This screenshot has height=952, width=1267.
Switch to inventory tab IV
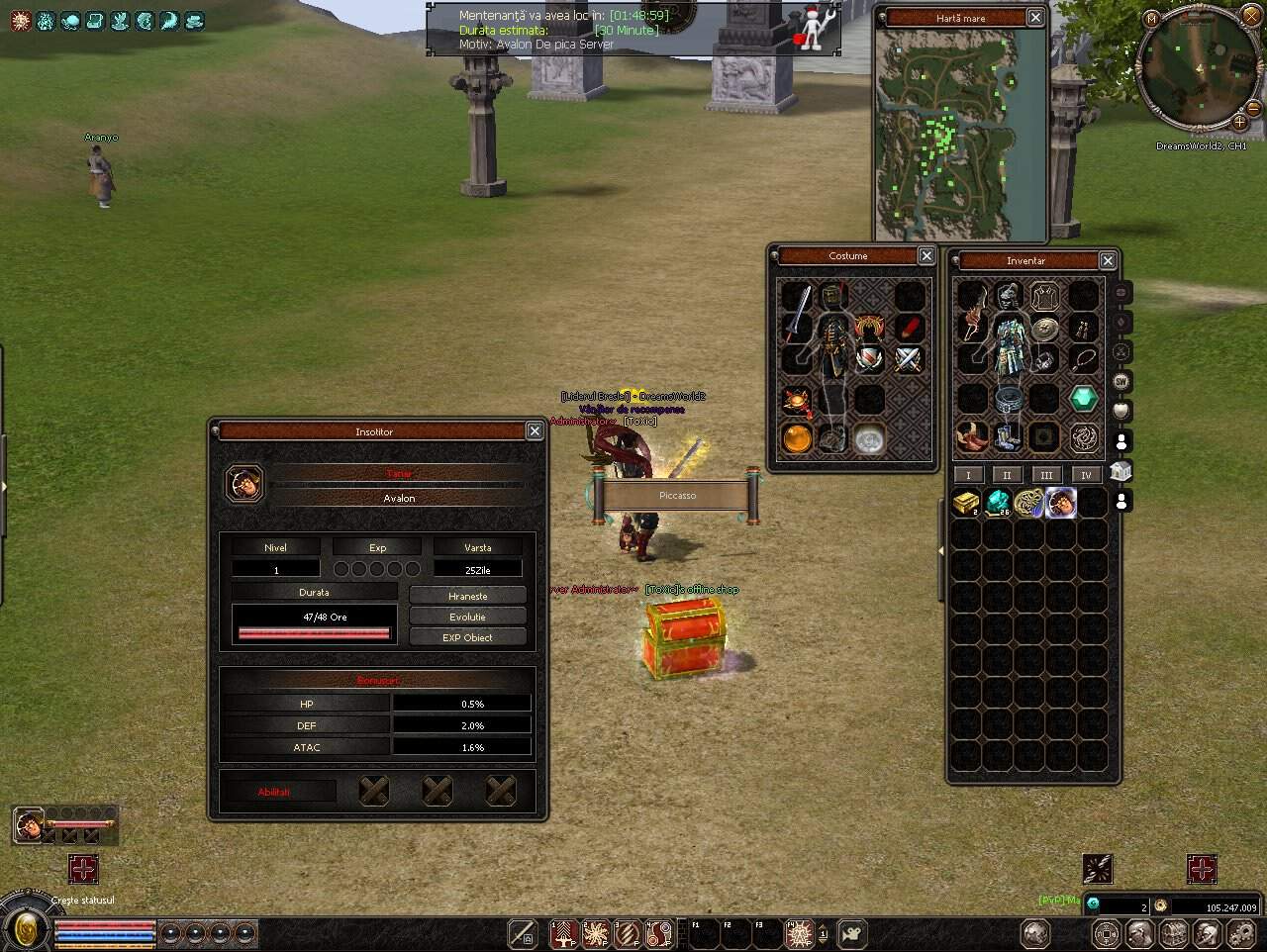coord(1087,475)
